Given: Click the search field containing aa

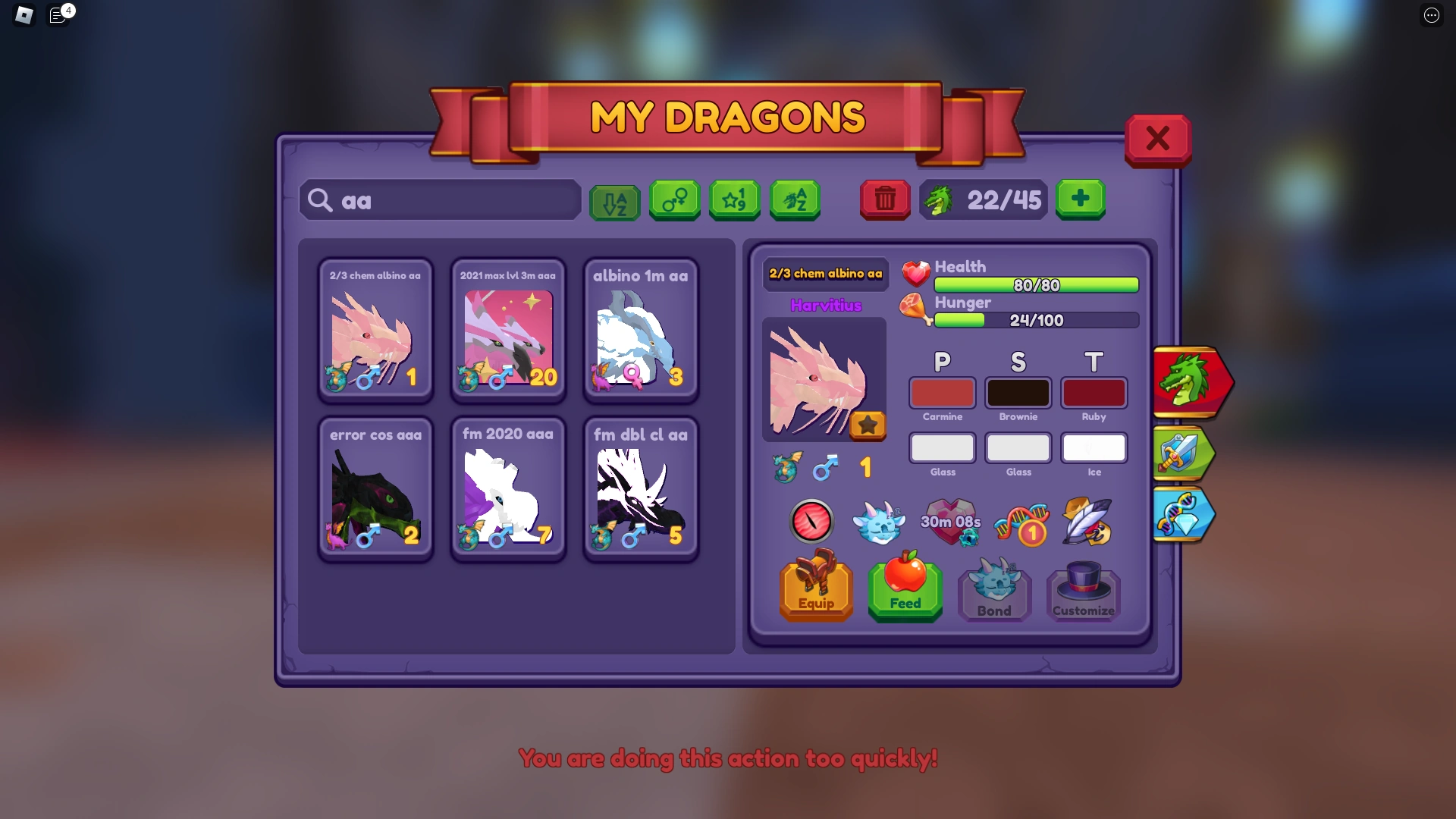Looking at the screenshot, I should click(440, 200).
